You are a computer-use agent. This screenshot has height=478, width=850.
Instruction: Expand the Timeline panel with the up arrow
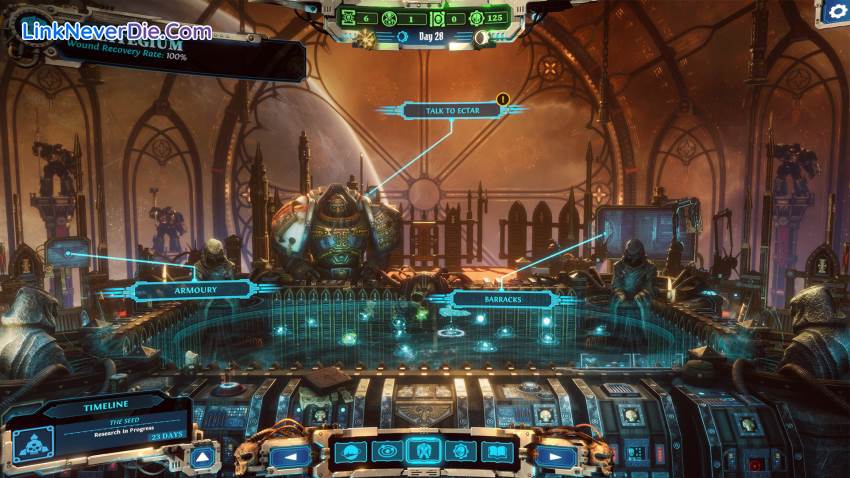202,457
